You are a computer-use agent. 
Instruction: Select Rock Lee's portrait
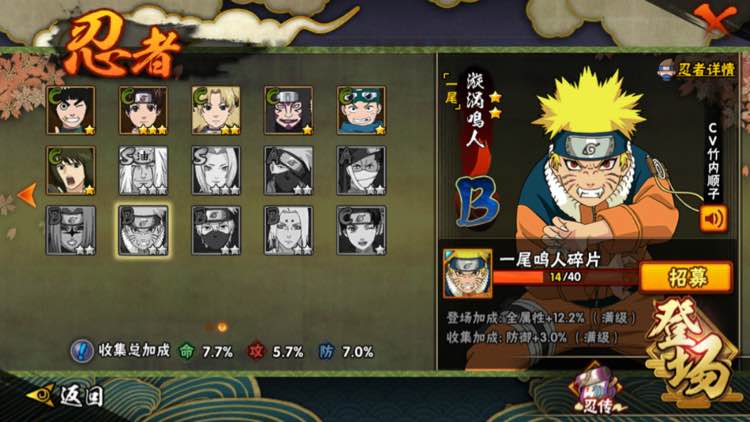coord(71,110)
